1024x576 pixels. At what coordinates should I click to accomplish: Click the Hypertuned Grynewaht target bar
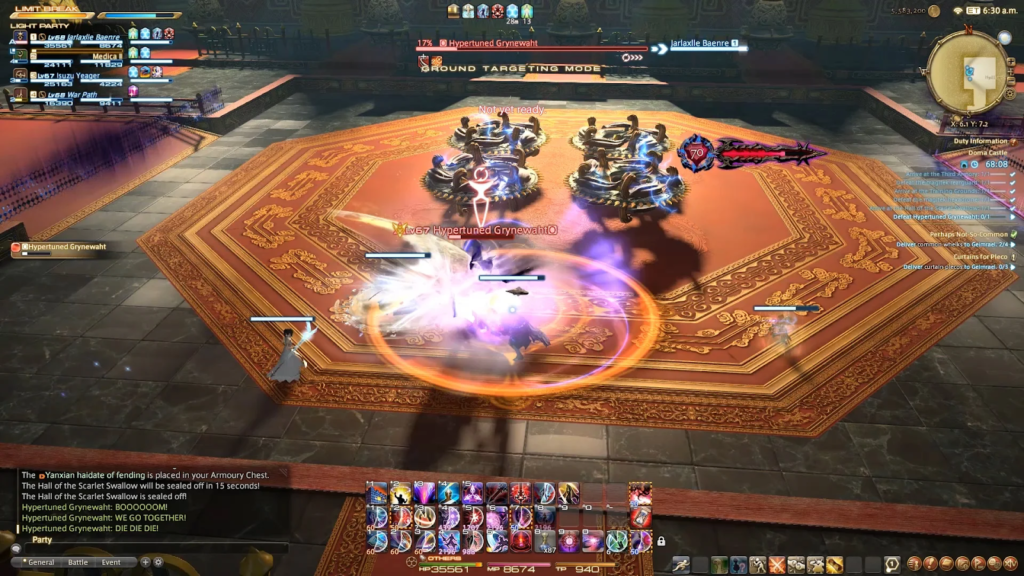(532, 45)
